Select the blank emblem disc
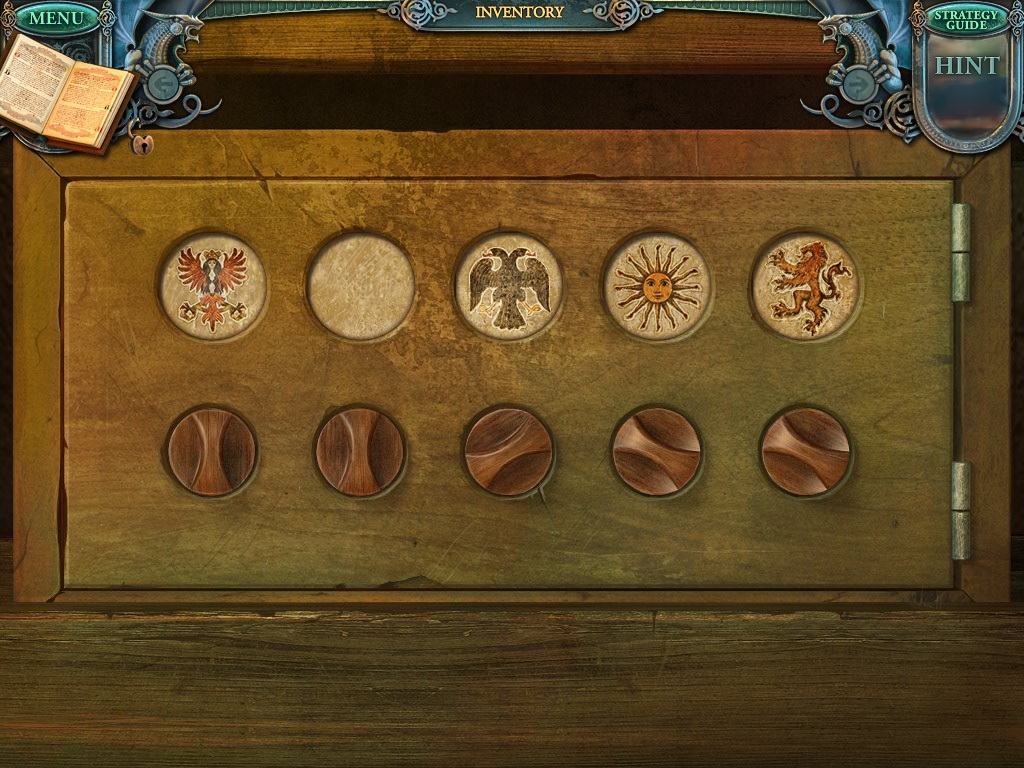This screenshot has width=1024, height=768. coord(361,286)
